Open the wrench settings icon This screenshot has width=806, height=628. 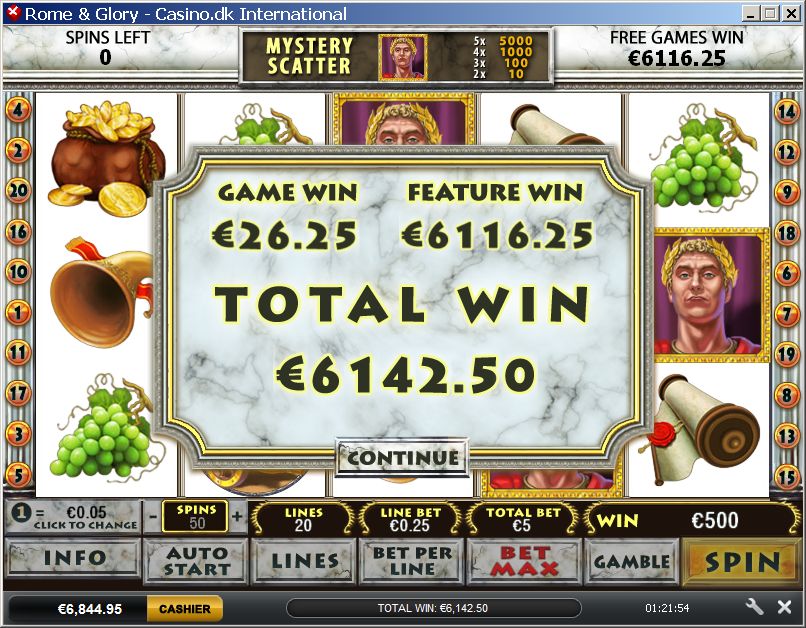(x=755, y=607)
